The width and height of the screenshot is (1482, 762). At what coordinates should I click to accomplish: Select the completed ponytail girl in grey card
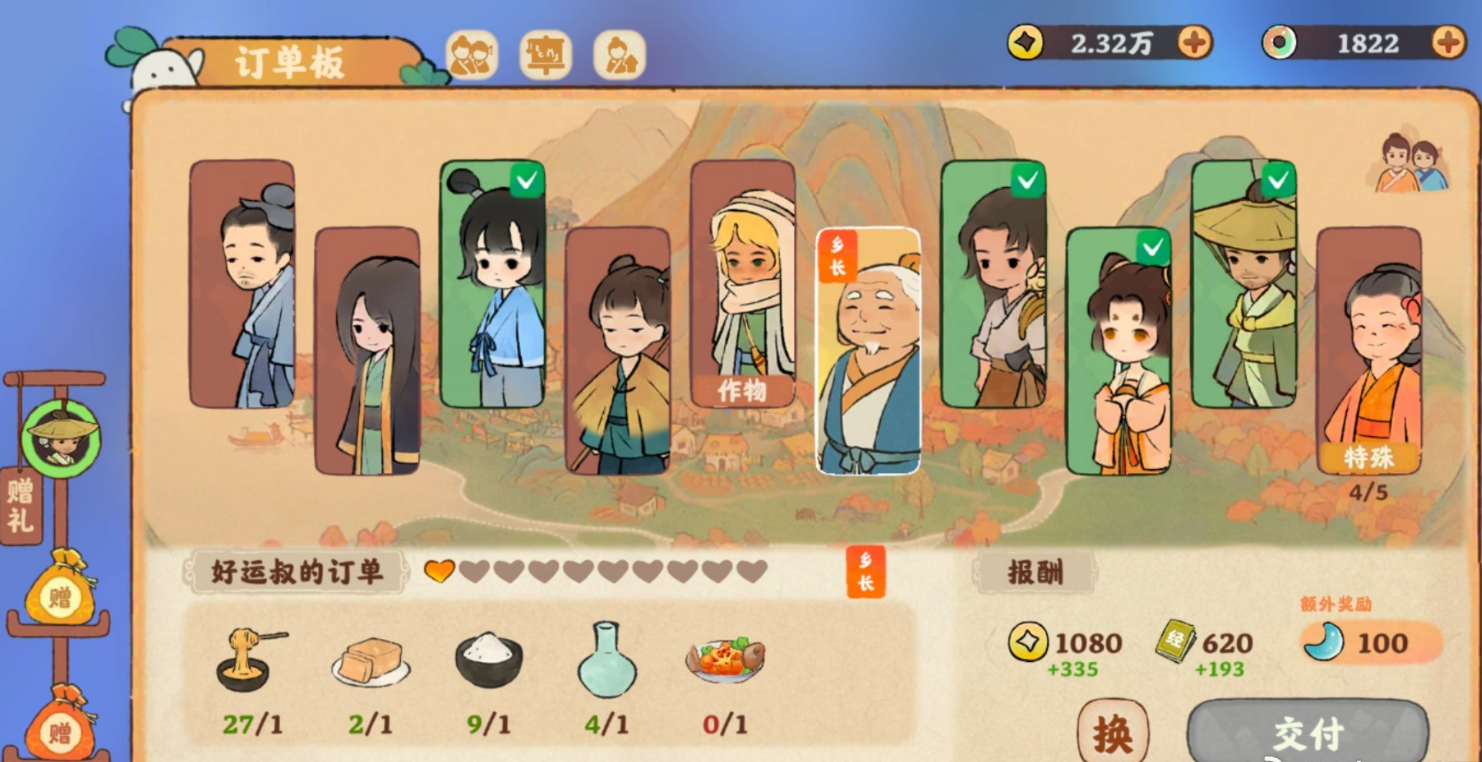993,284
